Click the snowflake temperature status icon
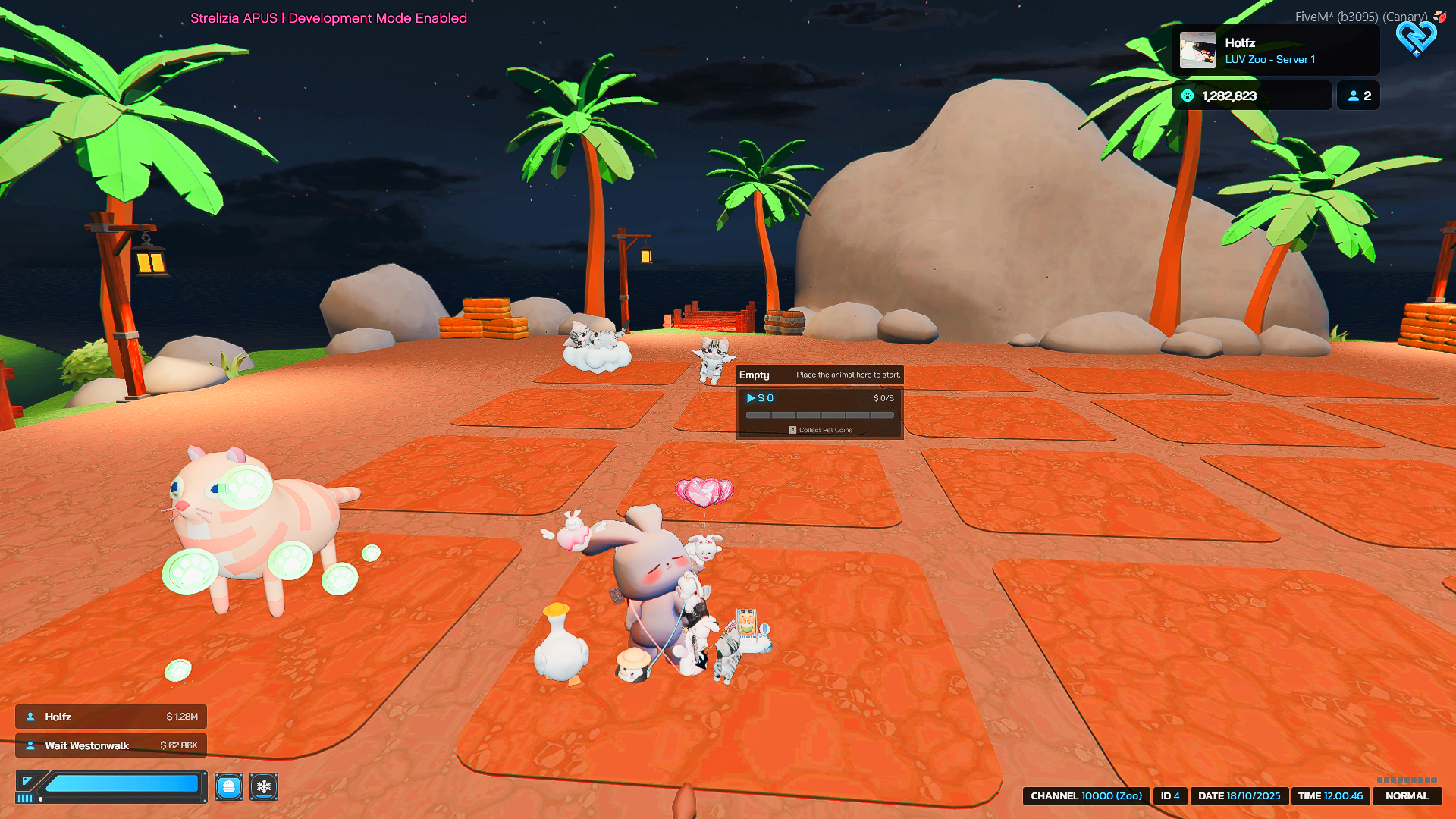 pos(264,786)
